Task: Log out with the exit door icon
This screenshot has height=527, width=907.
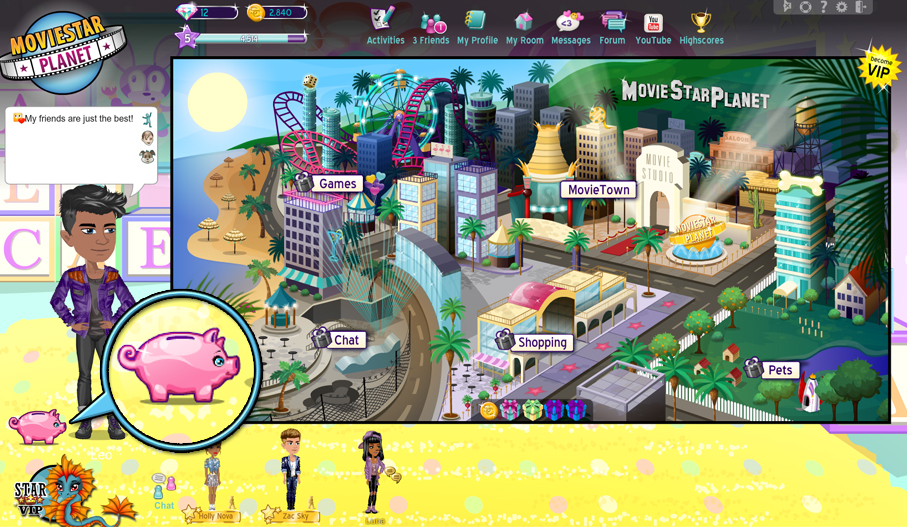Action: [x=861, y=7]
